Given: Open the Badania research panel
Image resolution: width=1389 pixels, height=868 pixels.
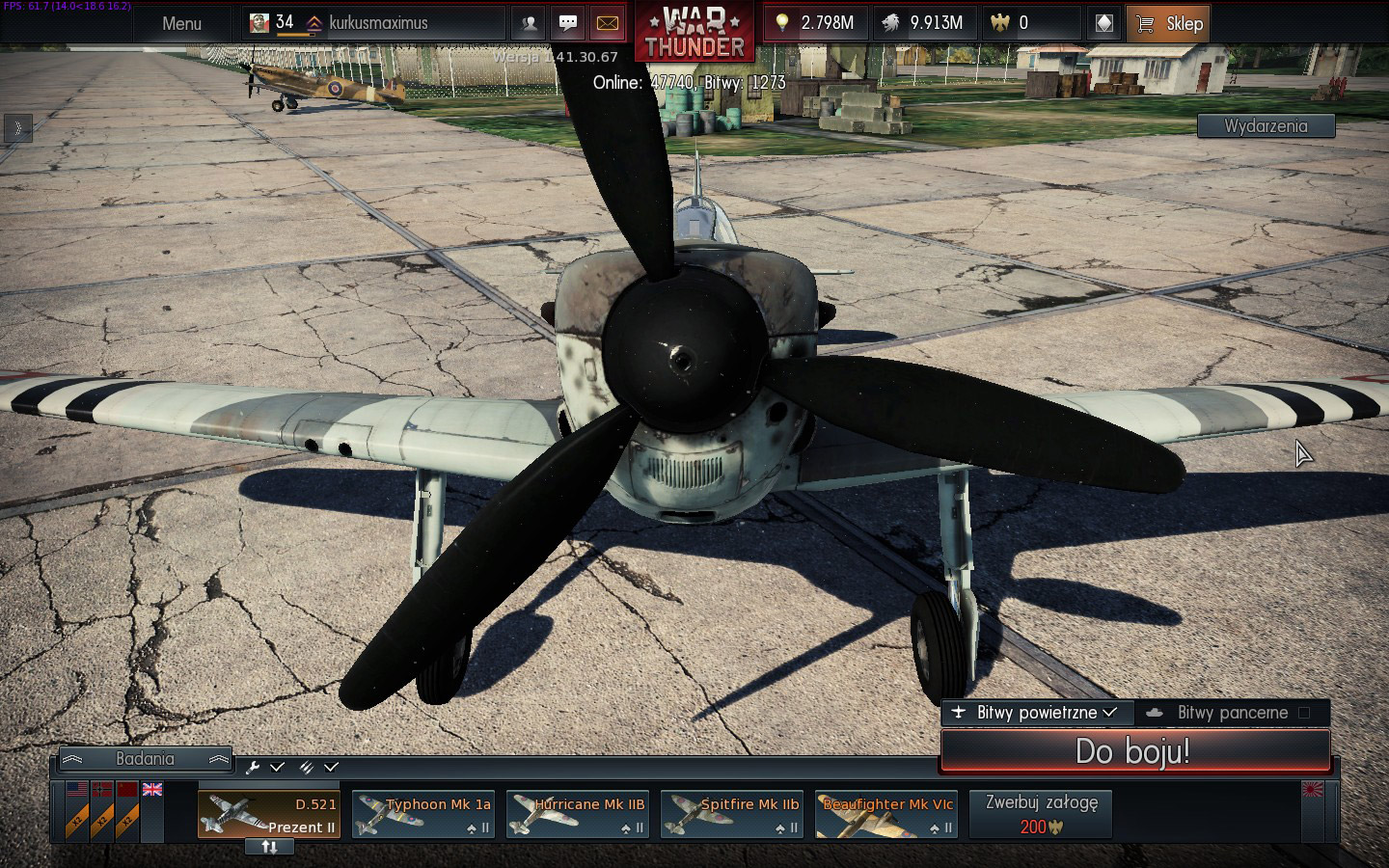Looking at the screenshot, I should tap(145, 759).
